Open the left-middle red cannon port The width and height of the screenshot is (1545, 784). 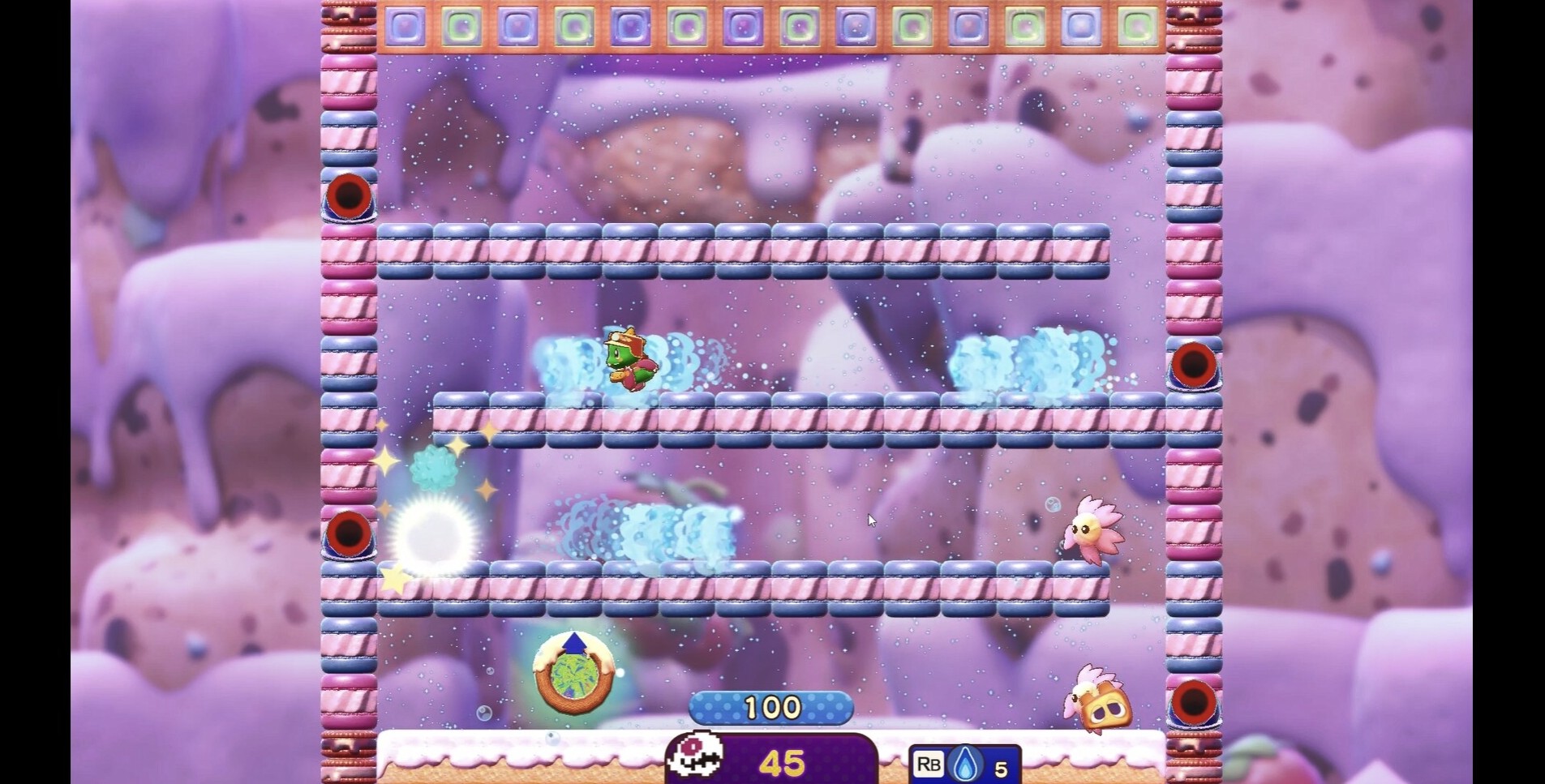click(347, 535)
